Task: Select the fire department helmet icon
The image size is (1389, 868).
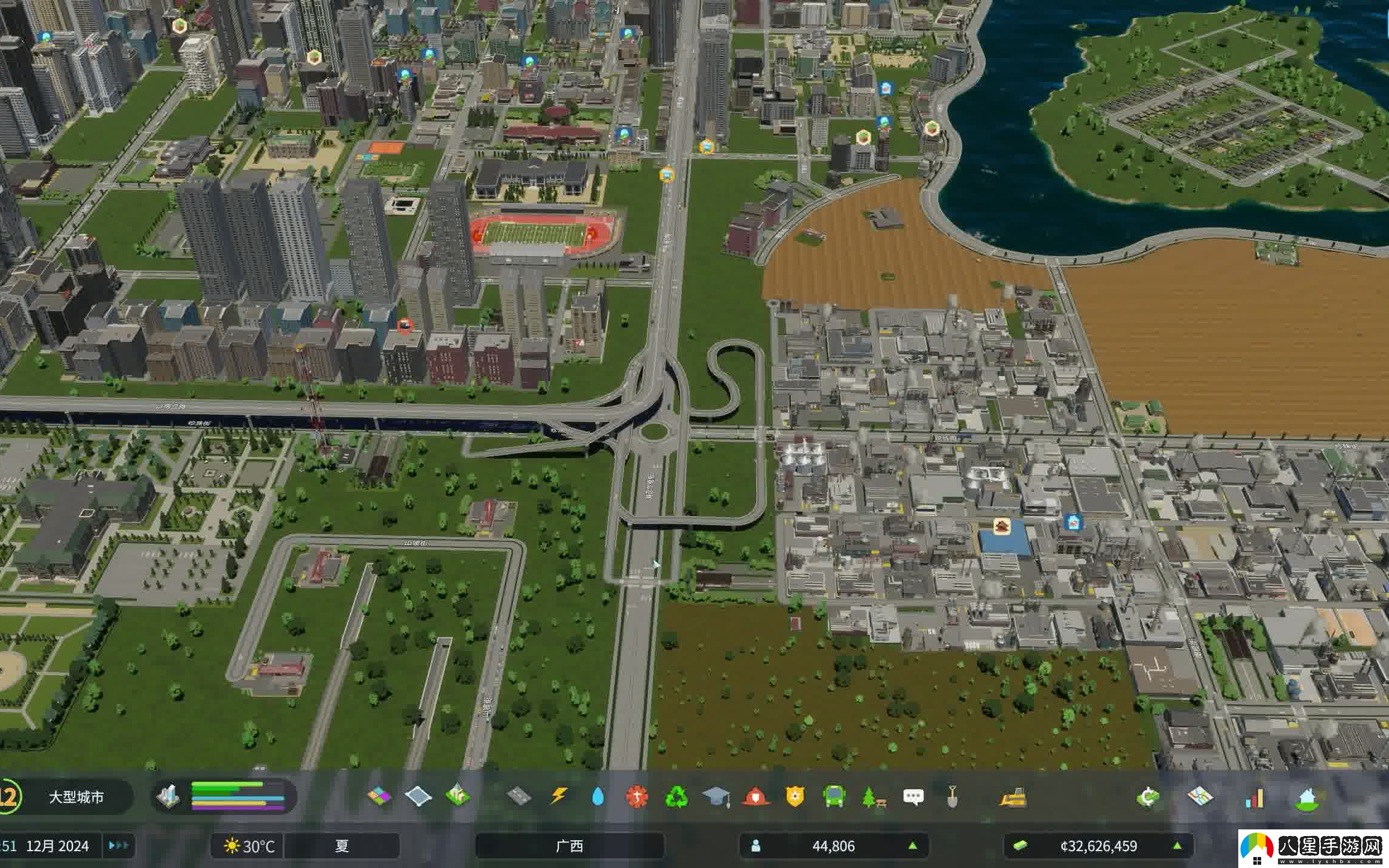Action: click(x=755, y=797)
